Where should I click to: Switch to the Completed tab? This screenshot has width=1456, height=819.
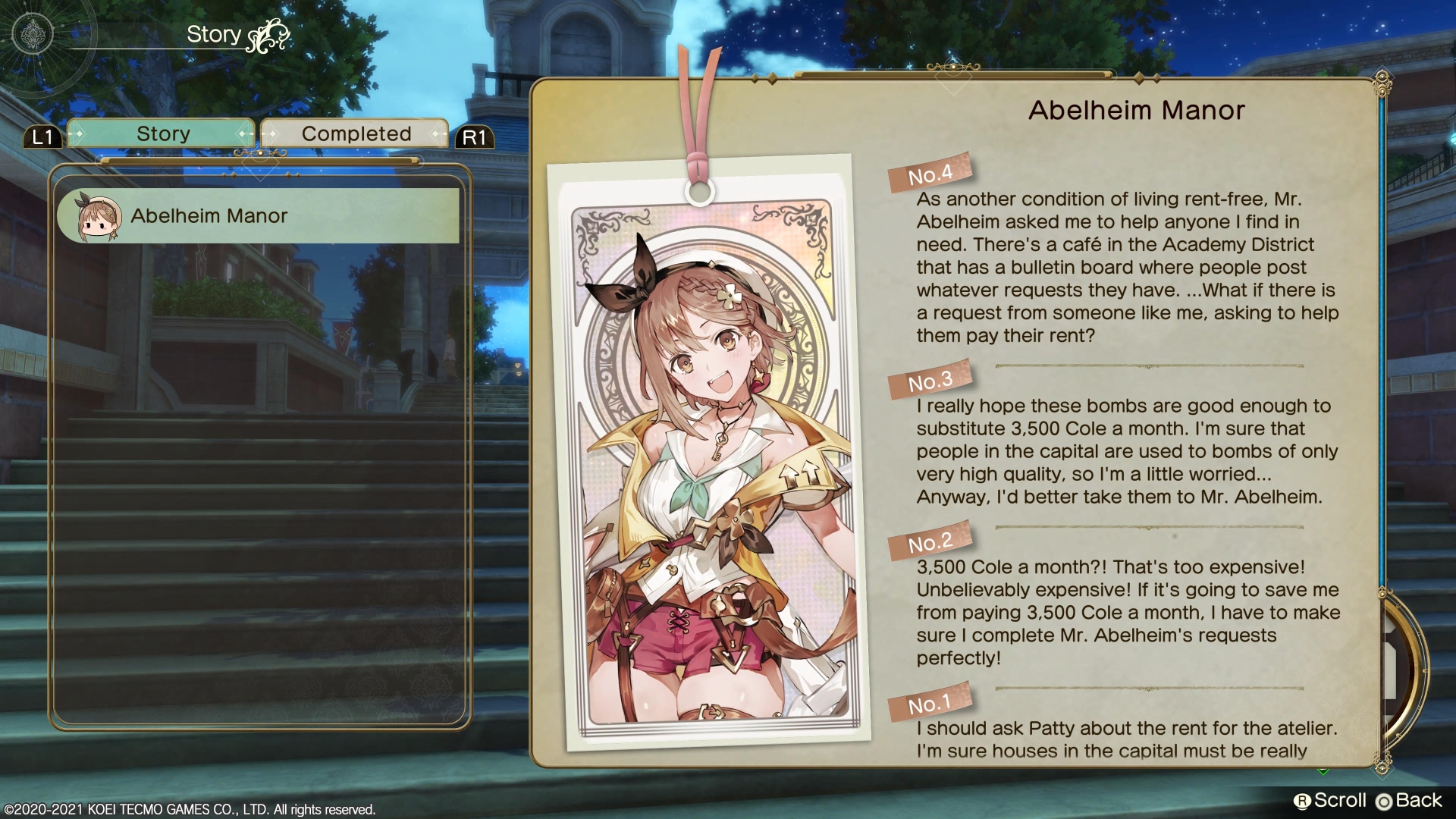click(x=353, y=133)
